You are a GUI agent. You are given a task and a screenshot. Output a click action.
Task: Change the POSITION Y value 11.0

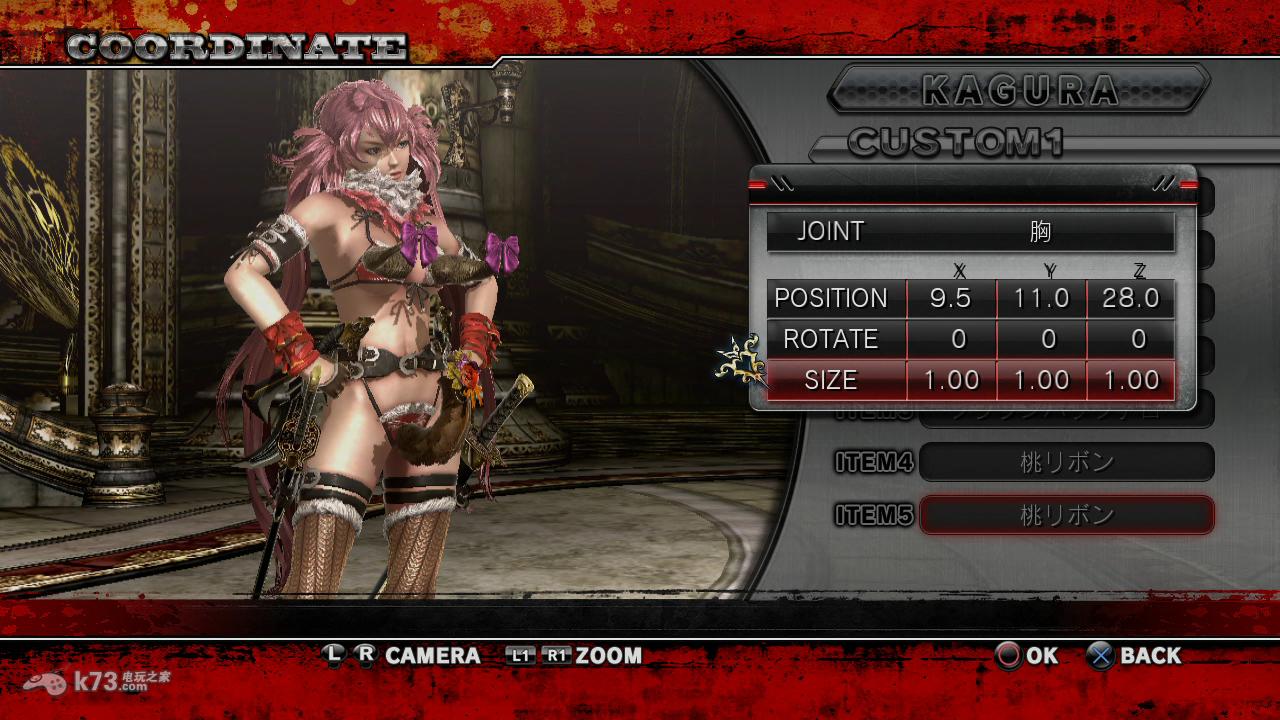(x=1041, y=299)
